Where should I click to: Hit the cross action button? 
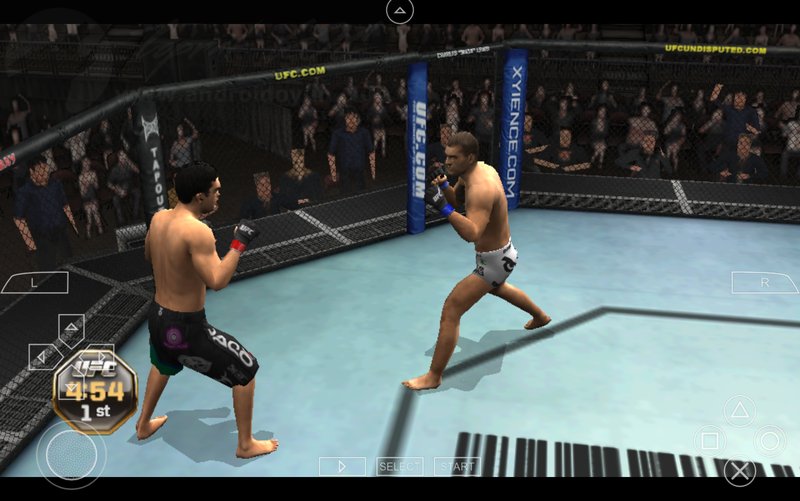(739, 470)
